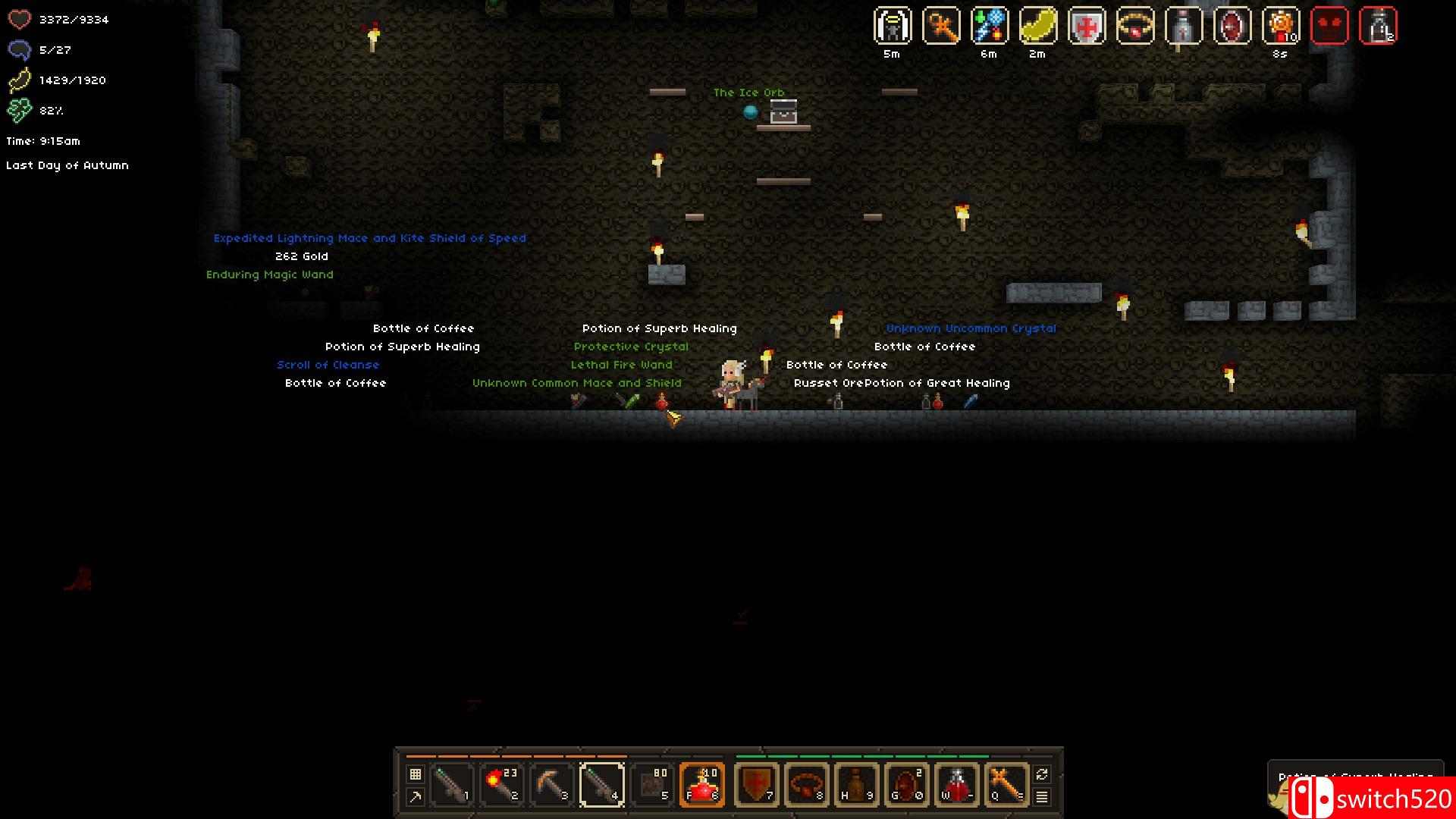The height and width of the screenshot is (819, 1456).
Task: Select the stone blocks in hotbar slot 5
Action: pos(651,785)
